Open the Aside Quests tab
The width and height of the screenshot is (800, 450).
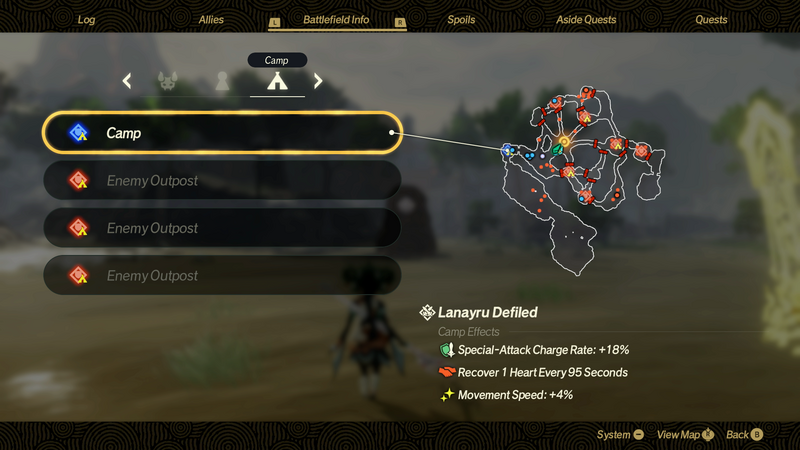pyautogui.click(x=586, y=19)
